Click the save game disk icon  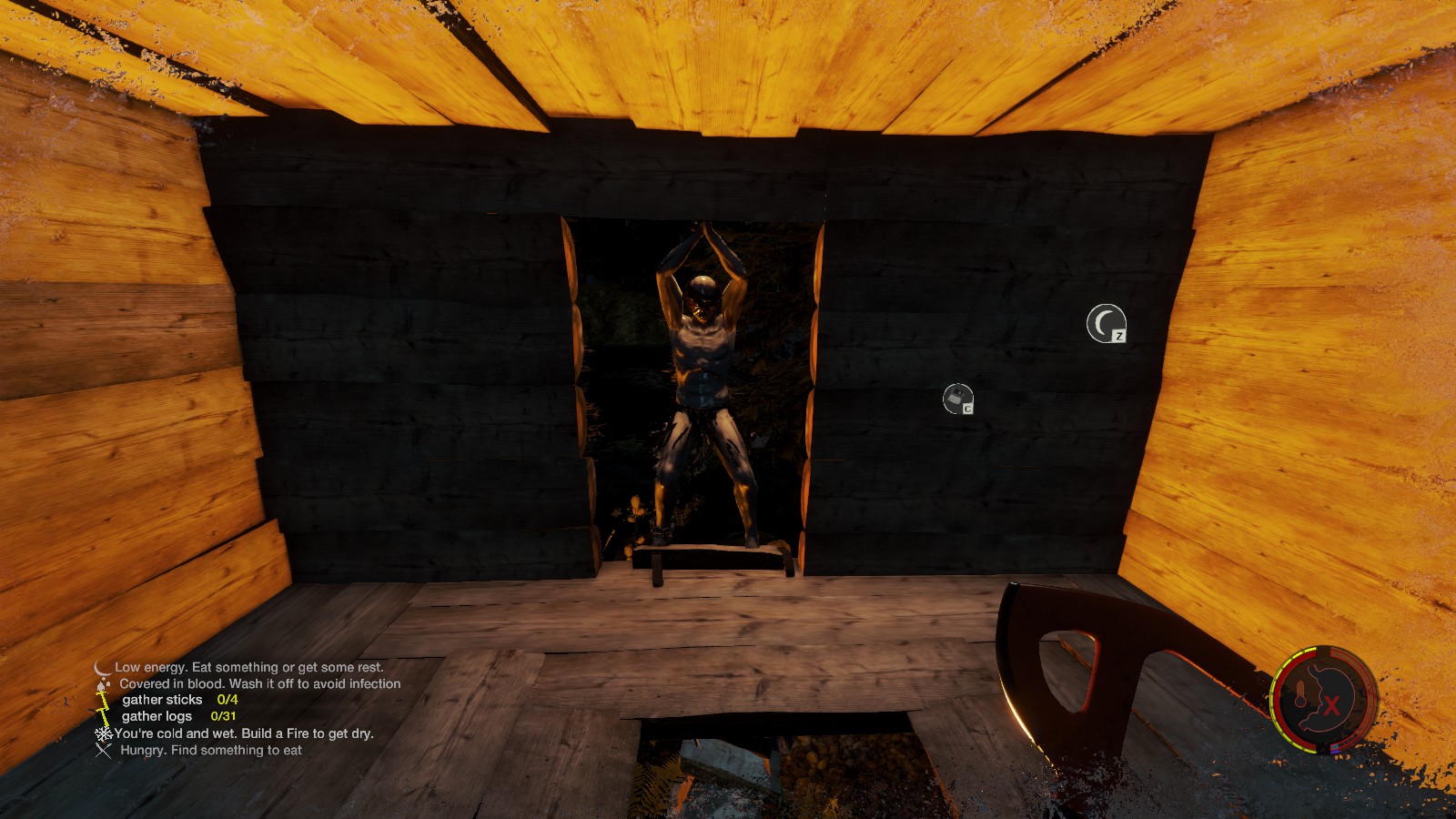957,399
